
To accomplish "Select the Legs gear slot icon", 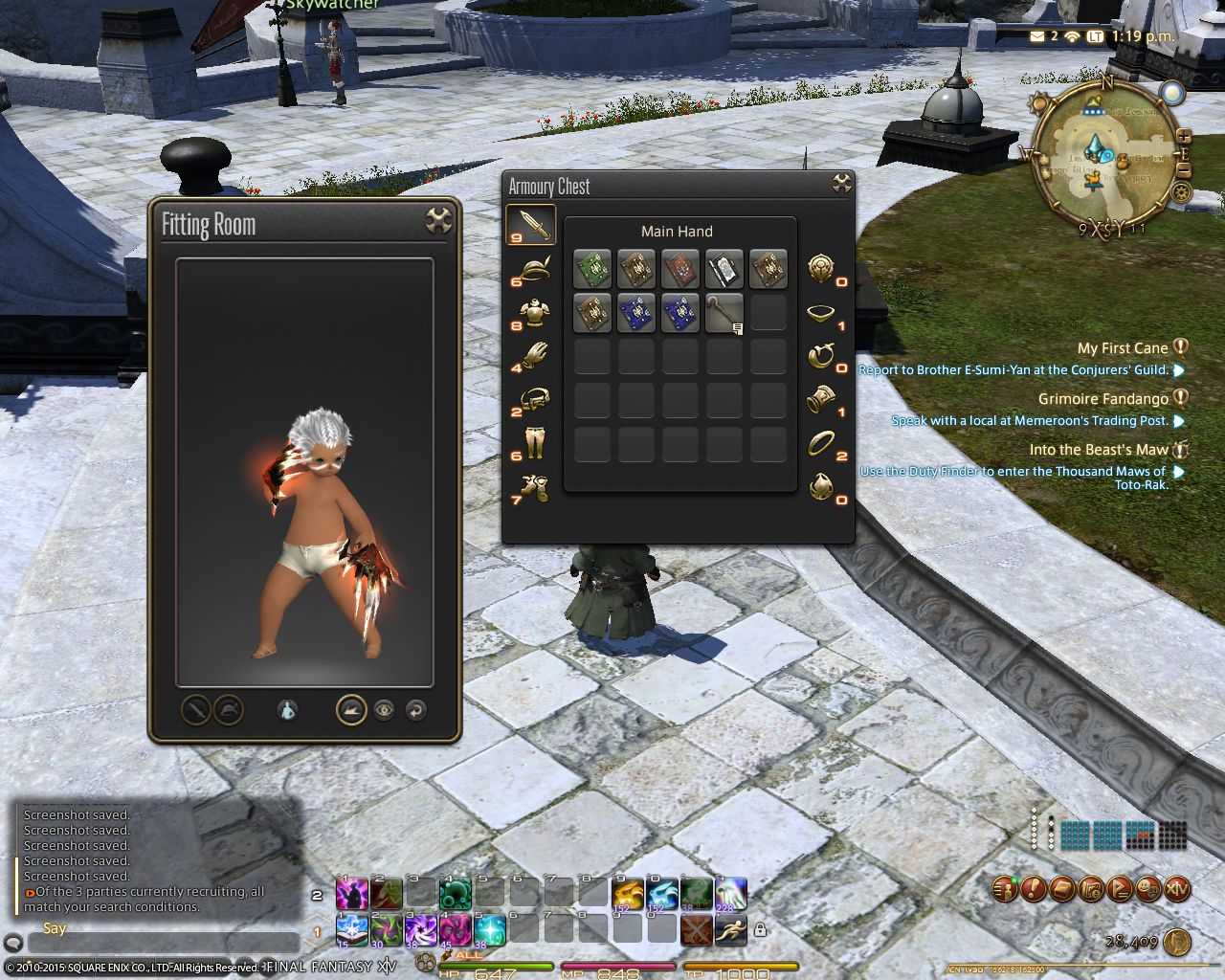I will click(x=531, y=443).
